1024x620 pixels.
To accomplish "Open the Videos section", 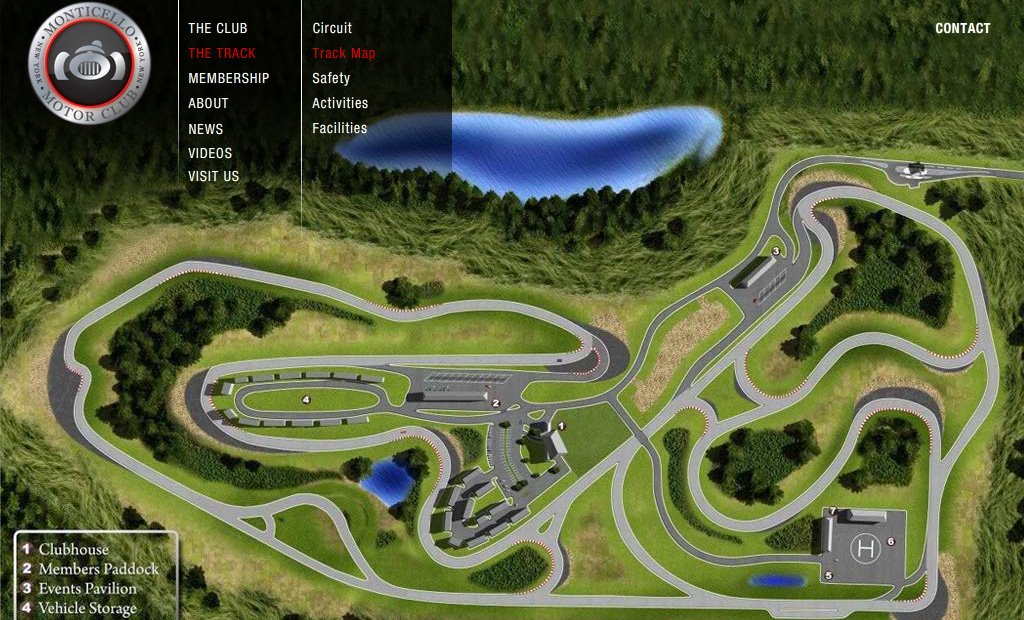I will [210, 153].
